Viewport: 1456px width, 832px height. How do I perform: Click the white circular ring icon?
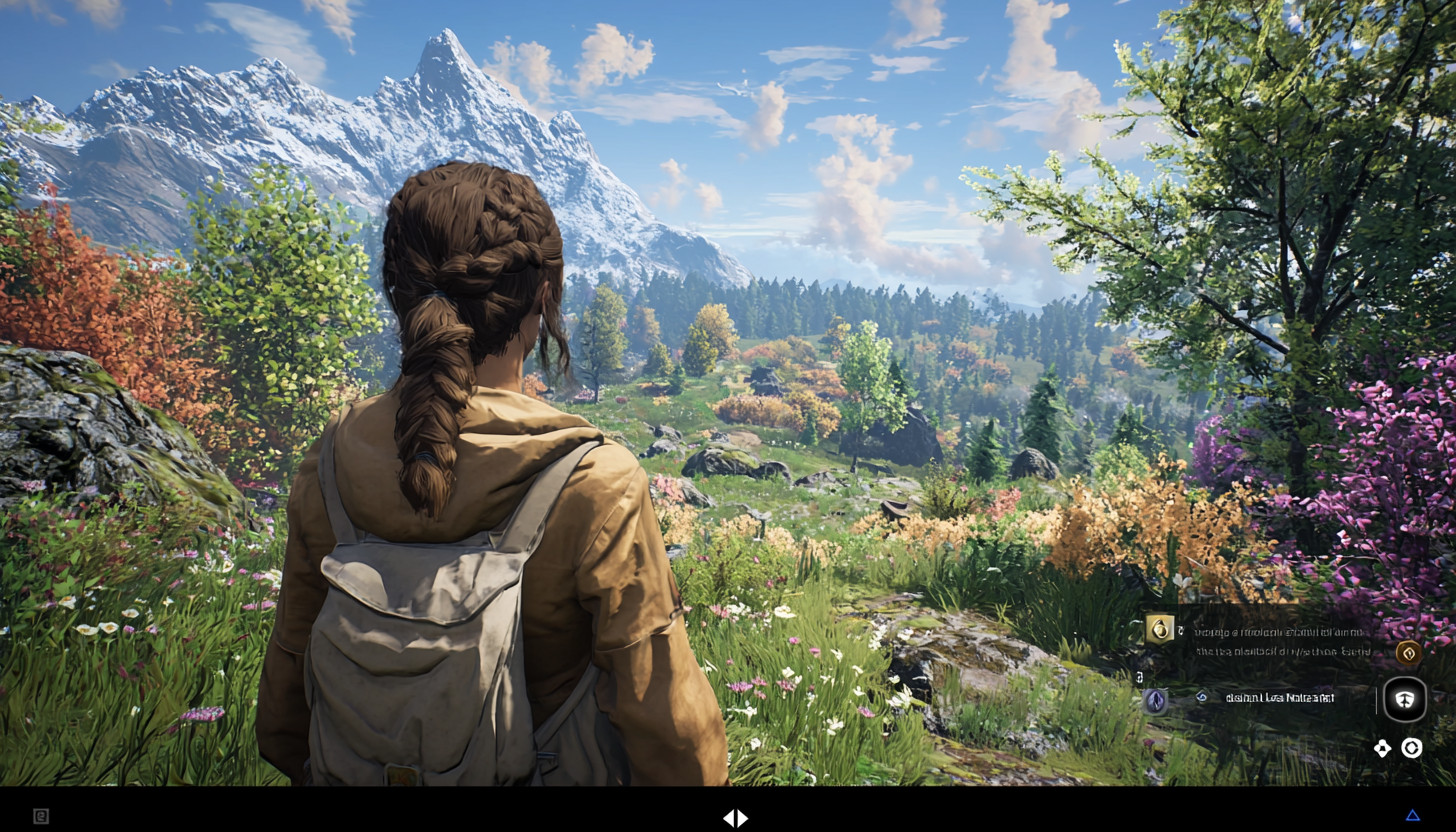1411,748
